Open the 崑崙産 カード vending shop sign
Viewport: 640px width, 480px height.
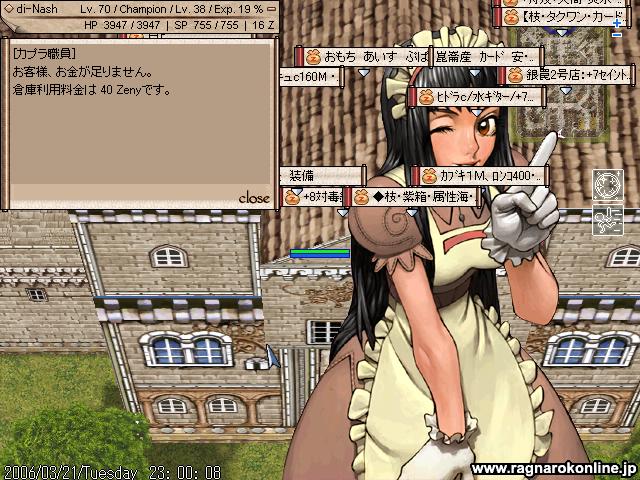coord(487,56)
